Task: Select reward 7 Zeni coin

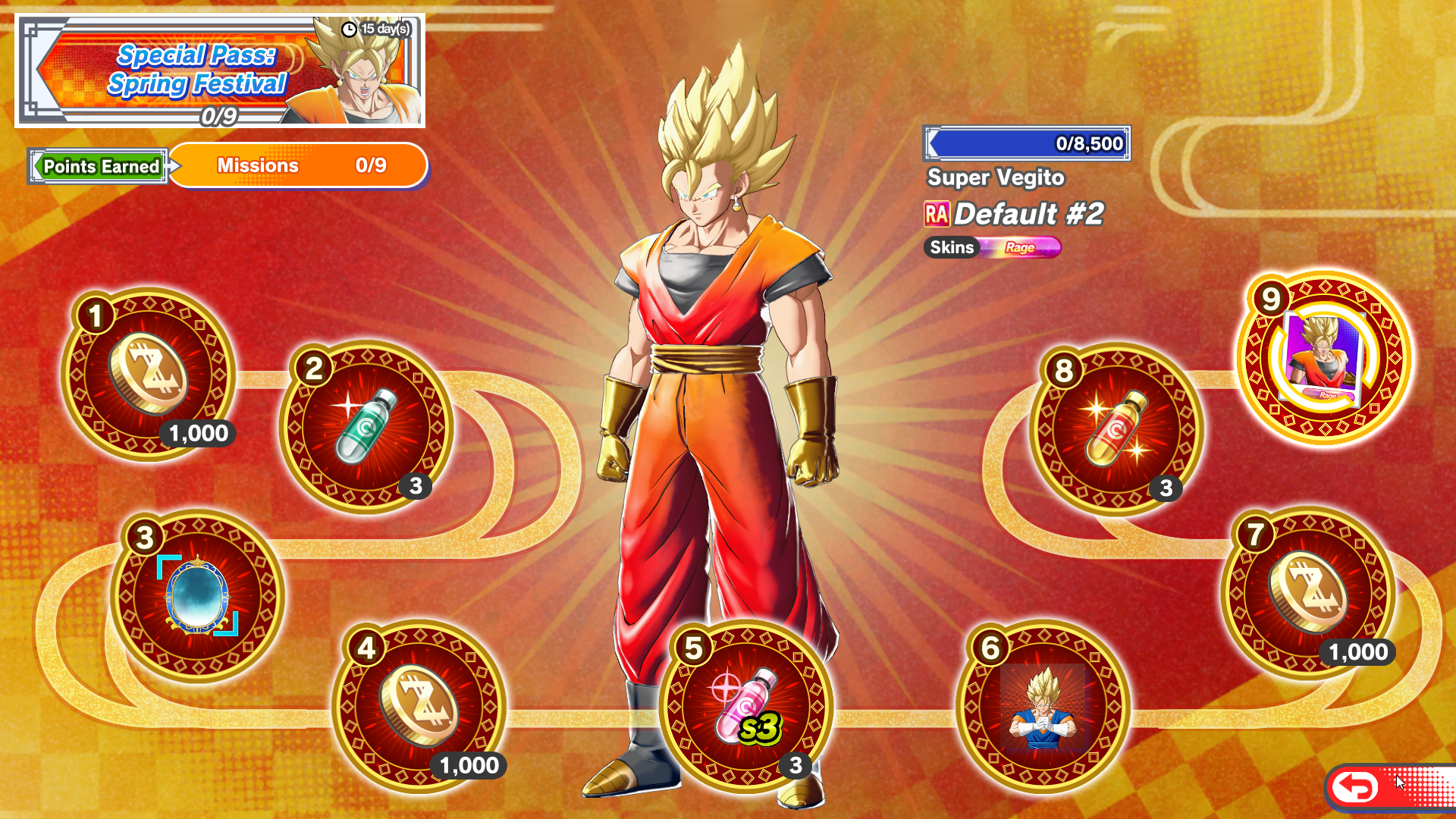Action: [x=1308, y=592]
